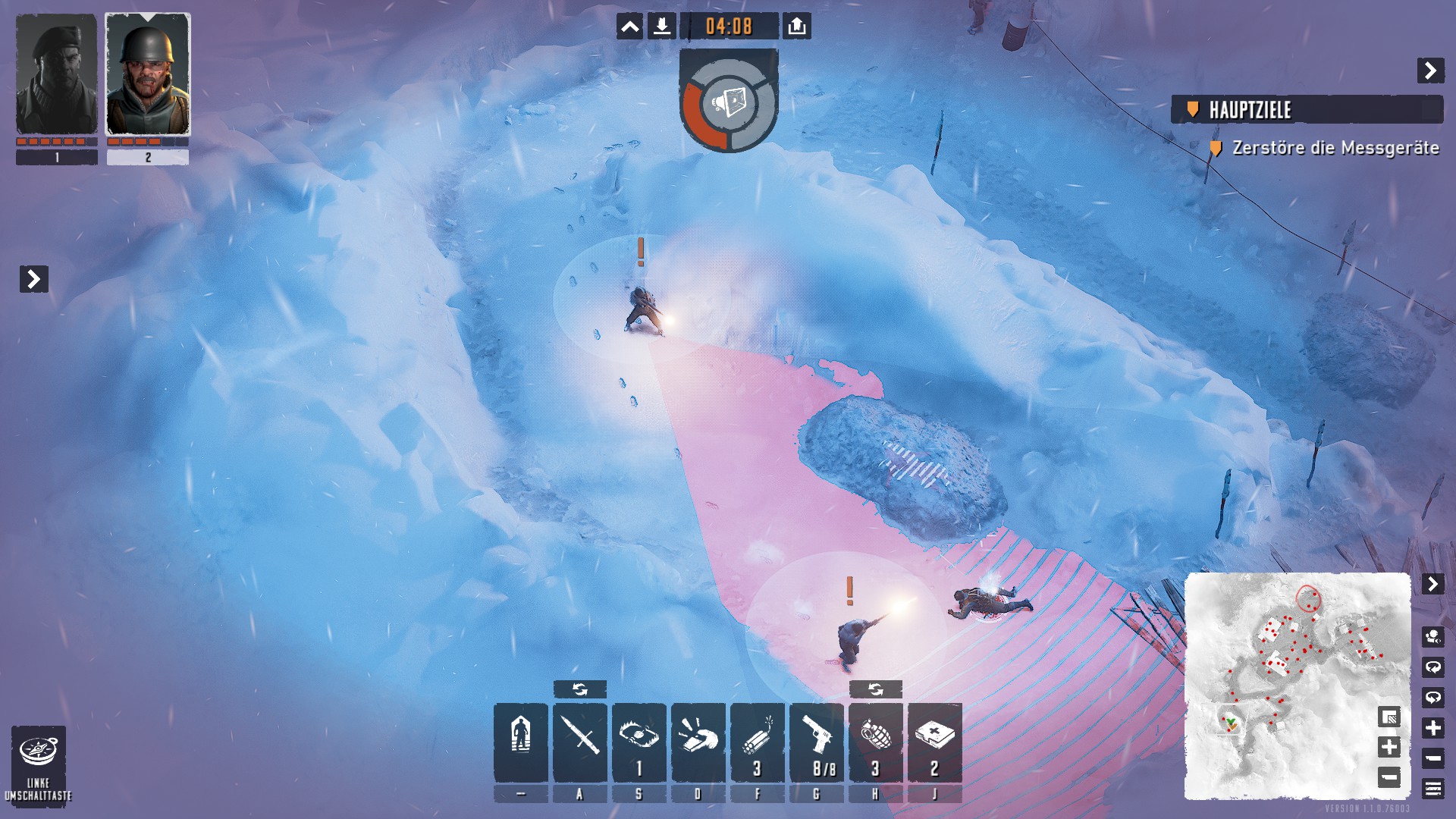Image resolution: width=1456 pixels, height=819 pixels.
Task: Quick-load with the upload arrow button
Action: 796,27
